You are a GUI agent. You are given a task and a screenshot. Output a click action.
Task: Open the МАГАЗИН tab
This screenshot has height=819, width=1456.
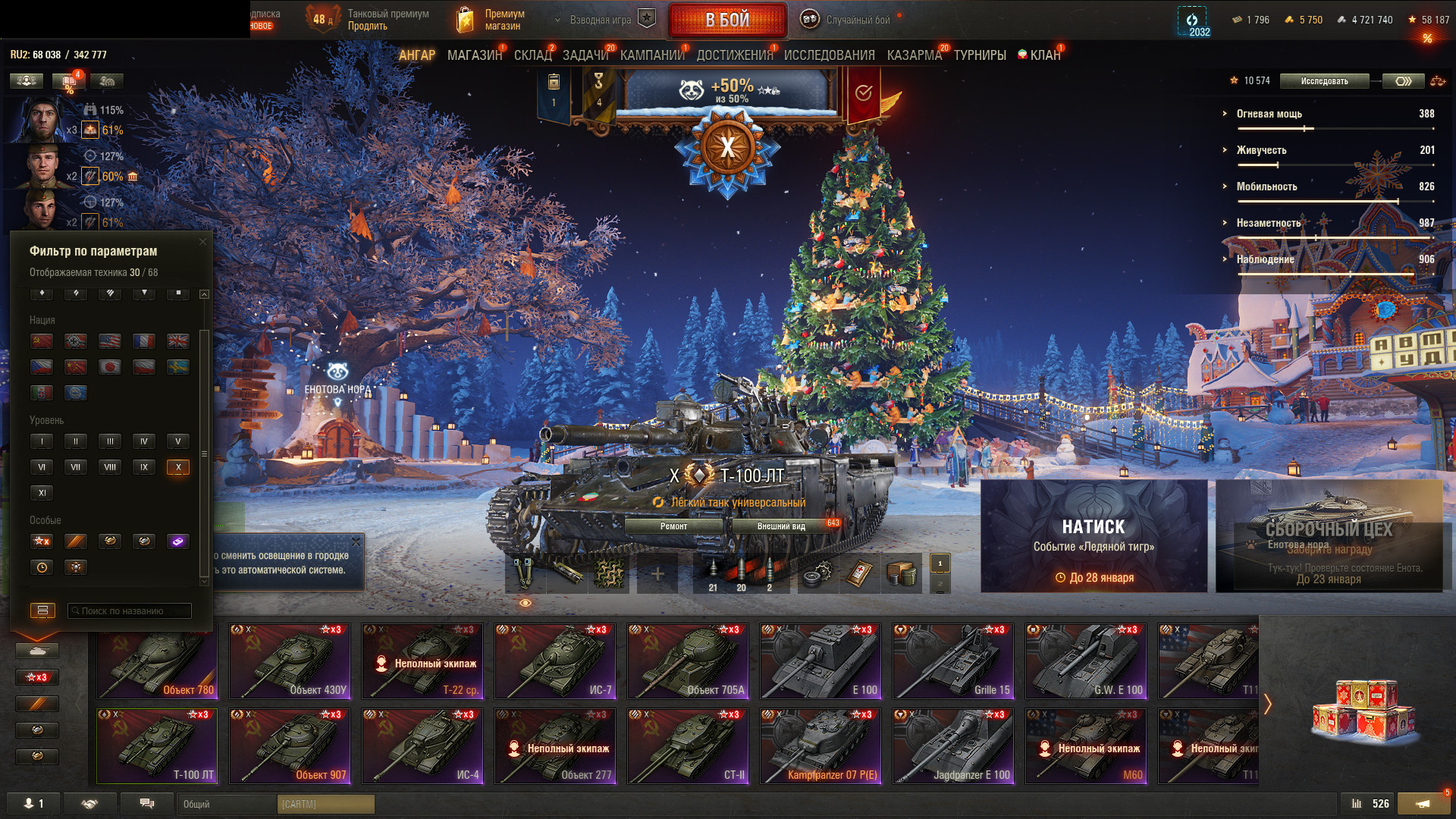pos(474,55)
